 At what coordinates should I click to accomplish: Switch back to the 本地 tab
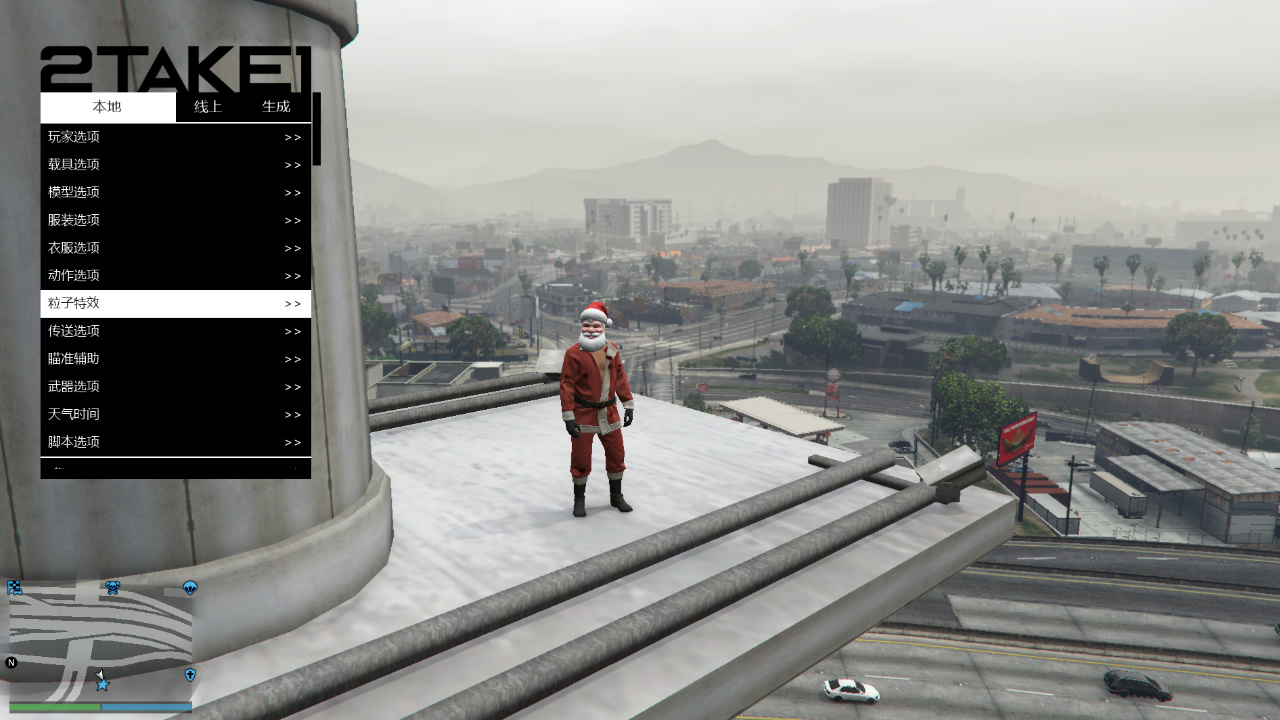(x=106, y=107)
